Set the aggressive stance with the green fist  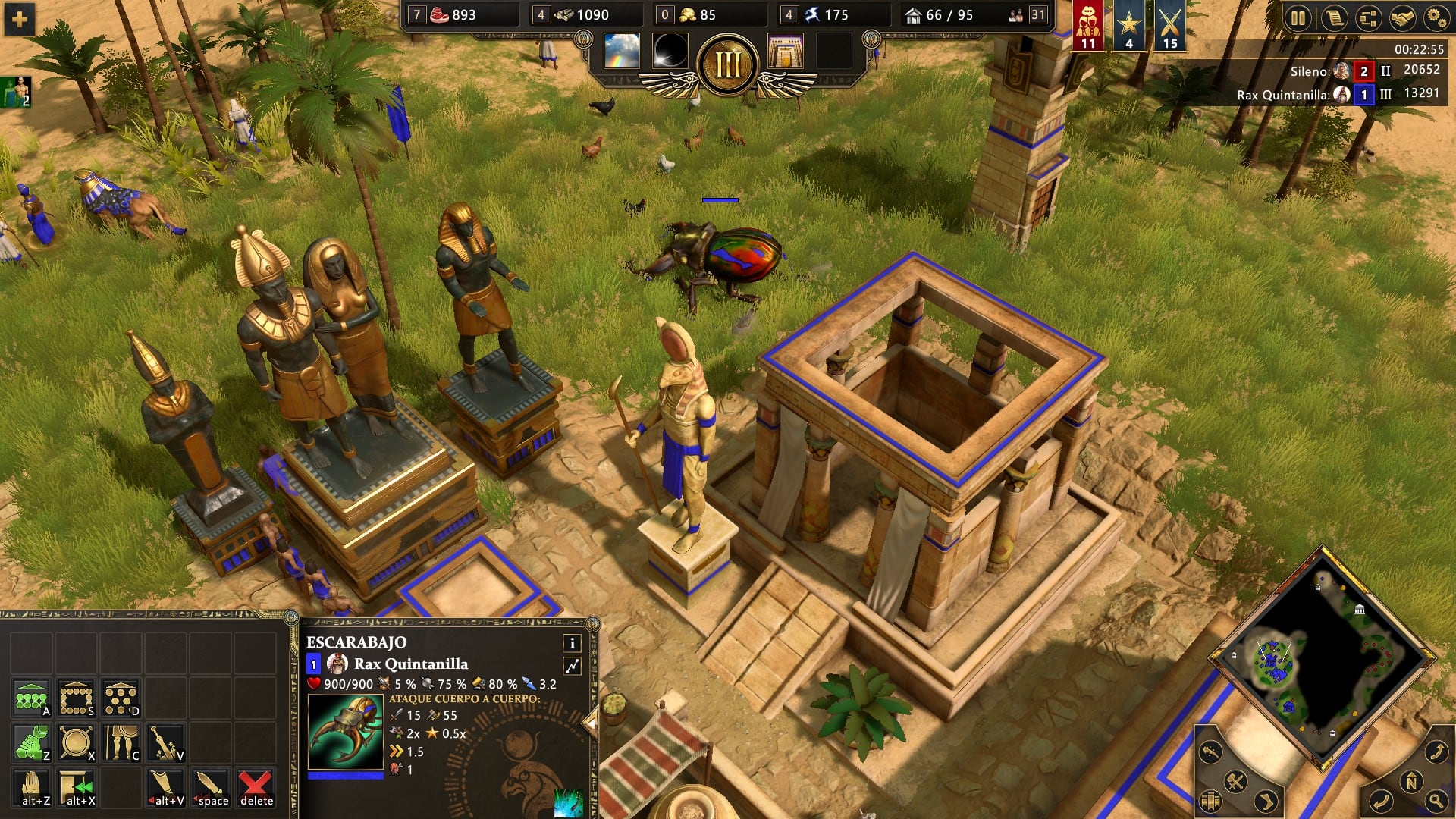[31, 742]
